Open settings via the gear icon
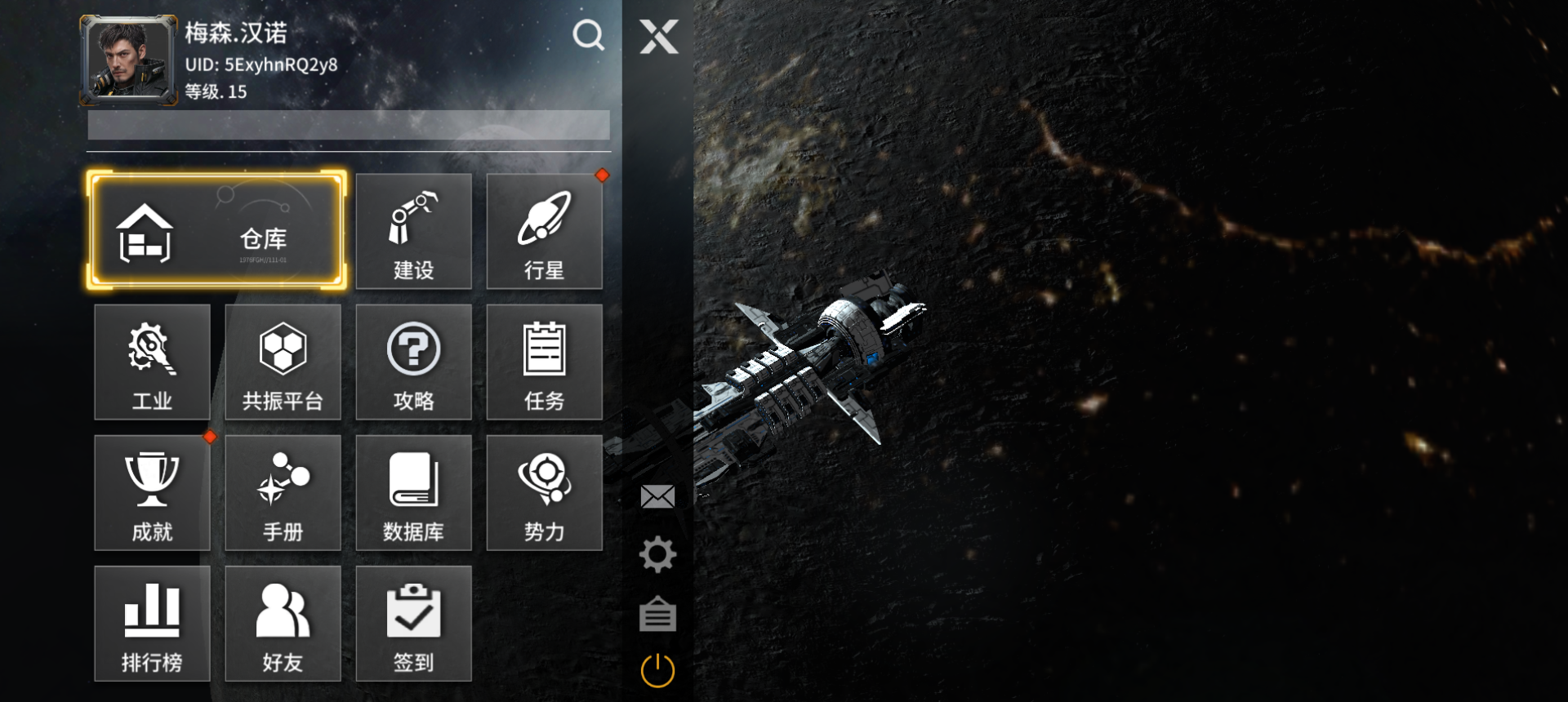1568x702 pixels. click(x=657, y=555)
